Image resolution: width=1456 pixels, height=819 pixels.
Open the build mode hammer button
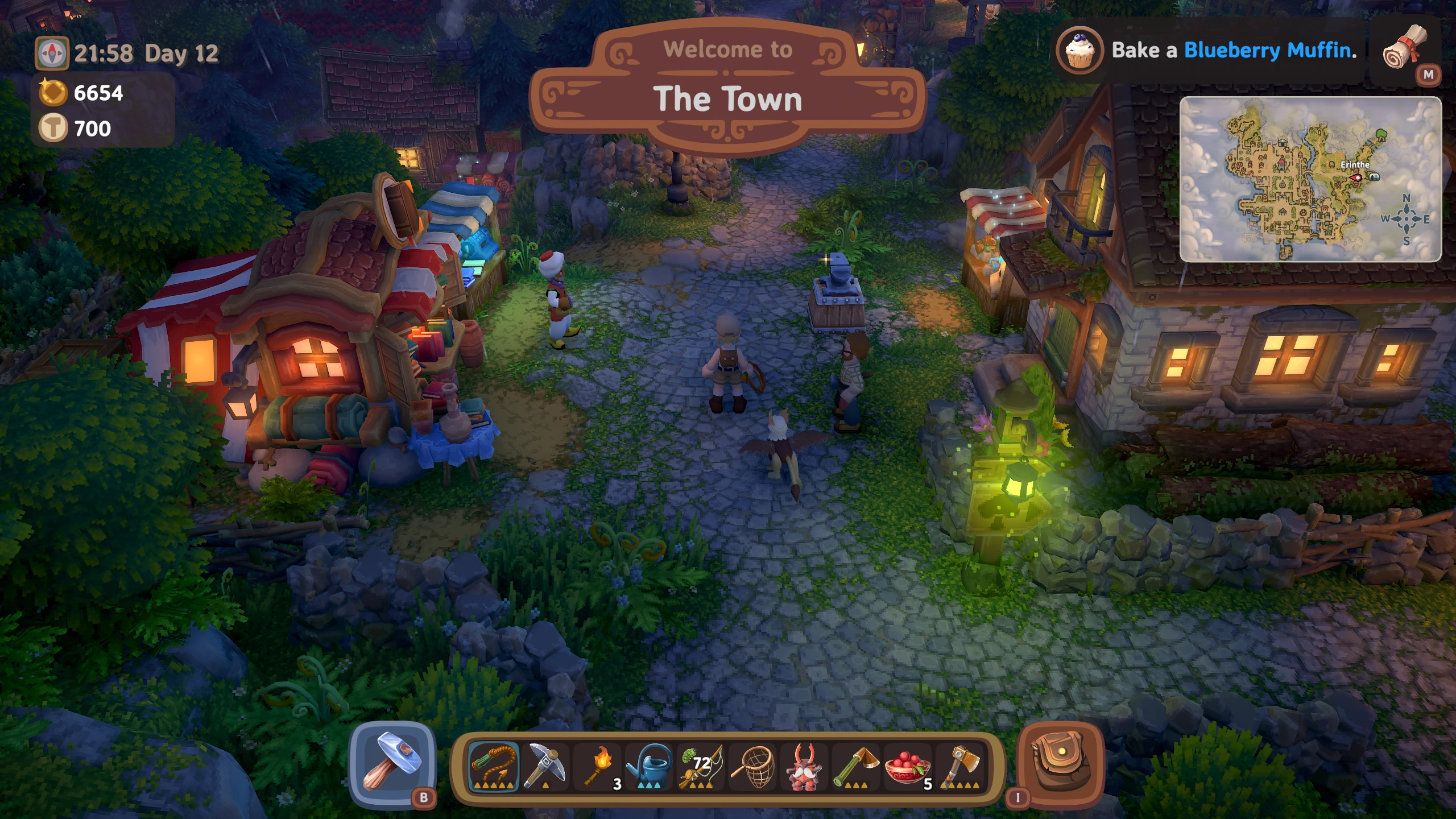point(392,764)
